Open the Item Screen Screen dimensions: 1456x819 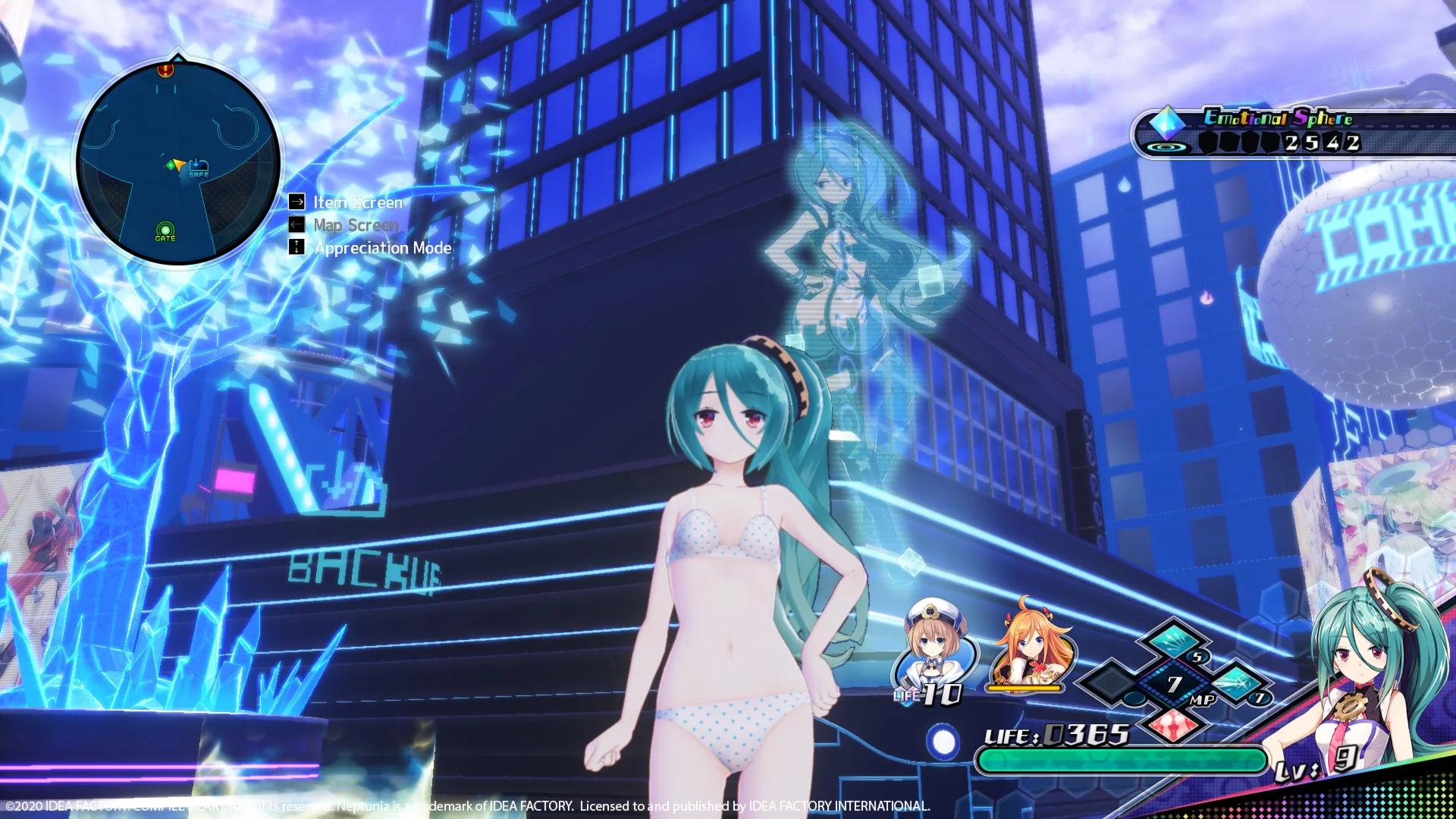[x=357, y=202]
